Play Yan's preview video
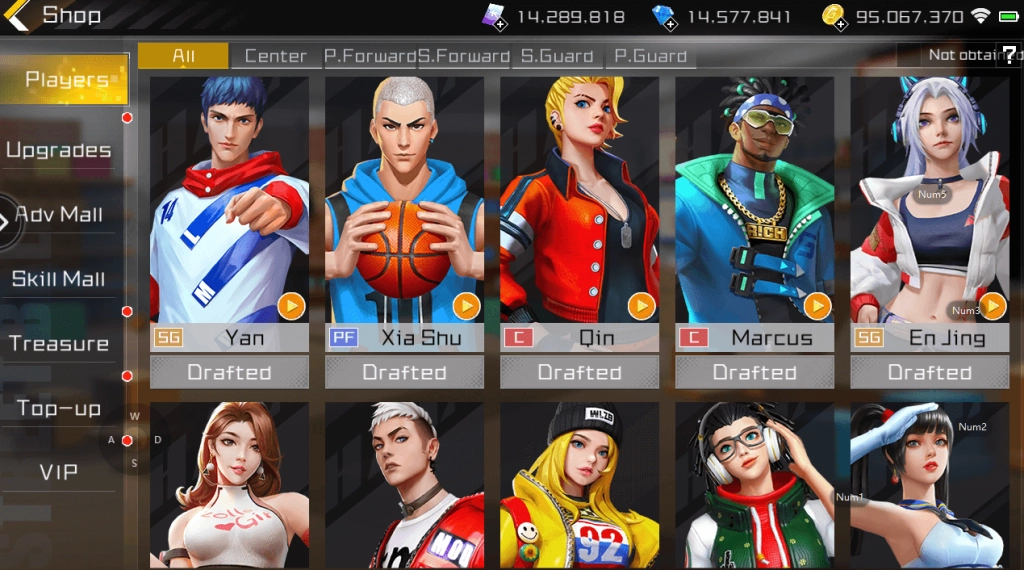The height and width of the screenshot is (570, 1024). [x=291, y=305]
